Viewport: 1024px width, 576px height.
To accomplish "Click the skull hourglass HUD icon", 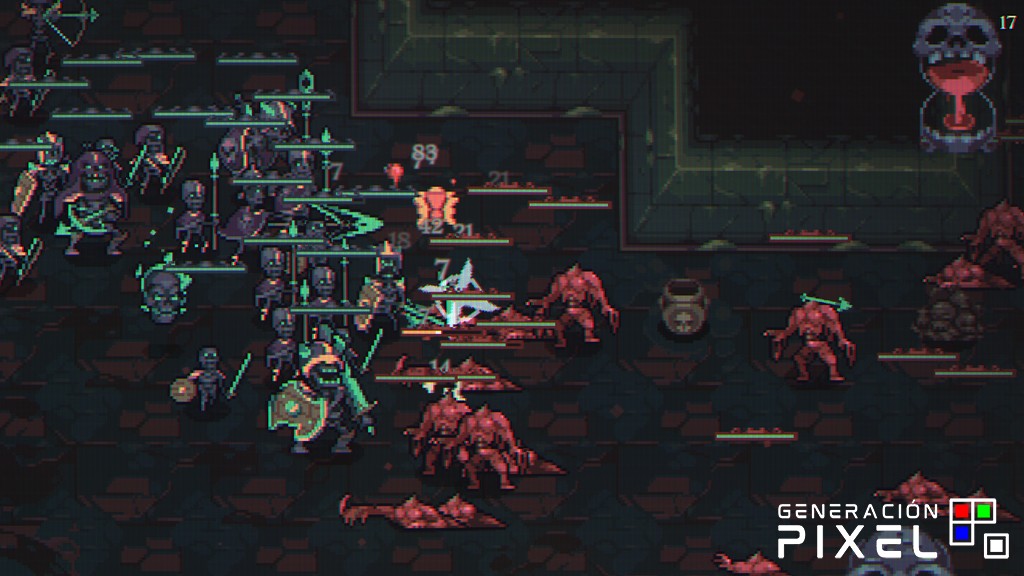I will pos(957,77).
